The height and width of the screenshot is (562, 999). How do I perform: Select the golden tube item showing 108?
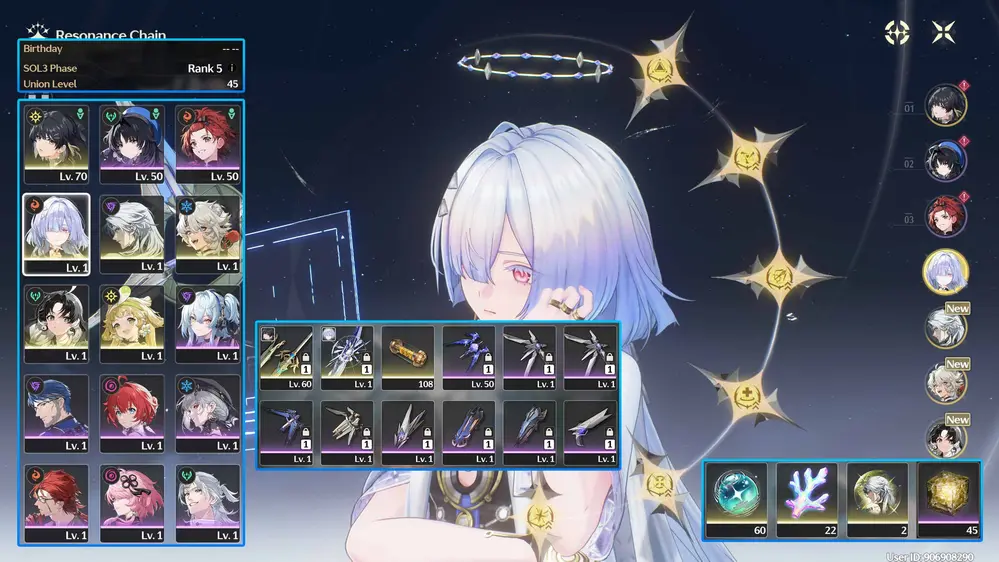tap(407, 357)
